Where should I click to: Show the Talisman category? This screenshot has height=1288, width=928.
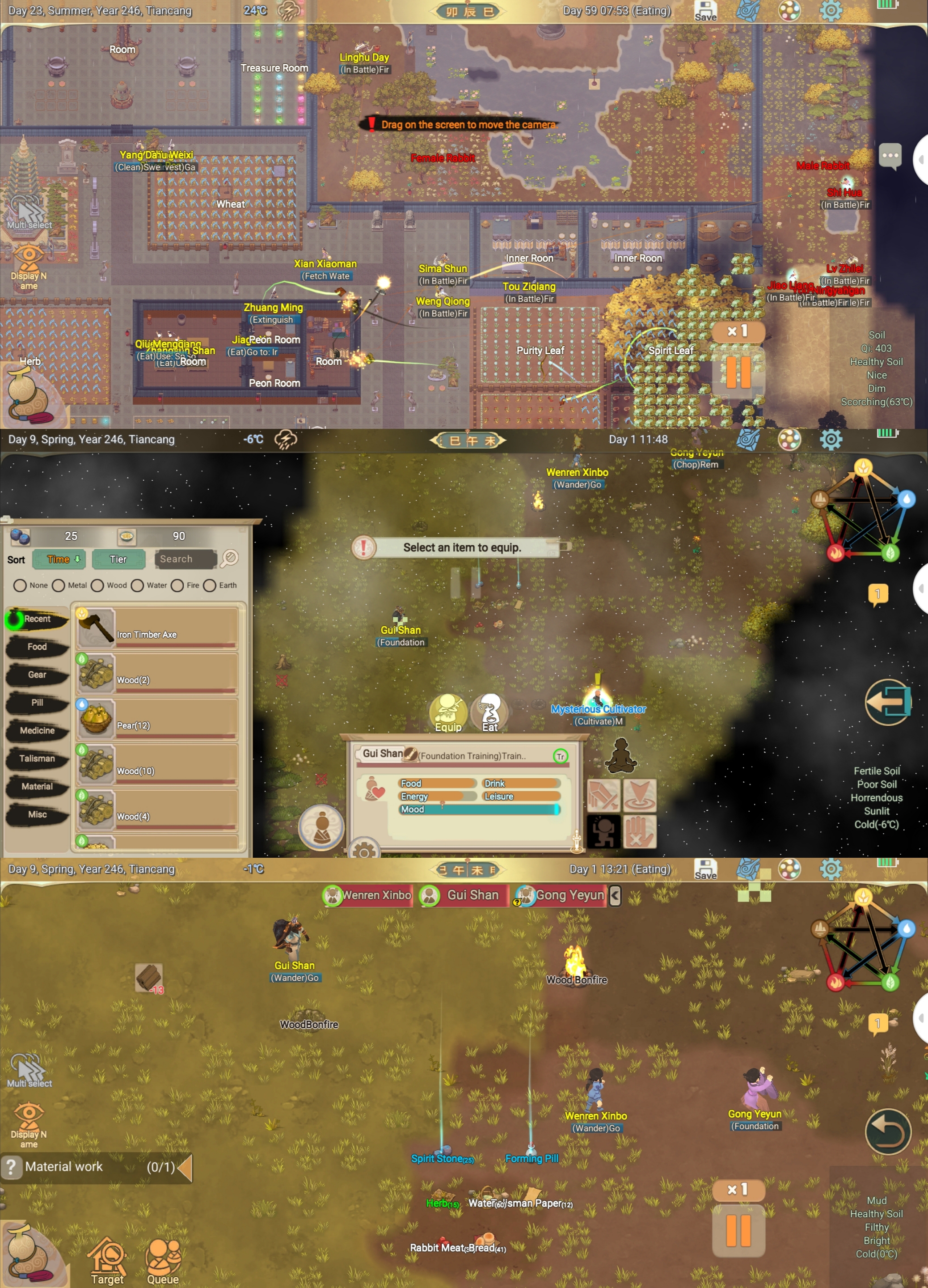tap(37, 759)
